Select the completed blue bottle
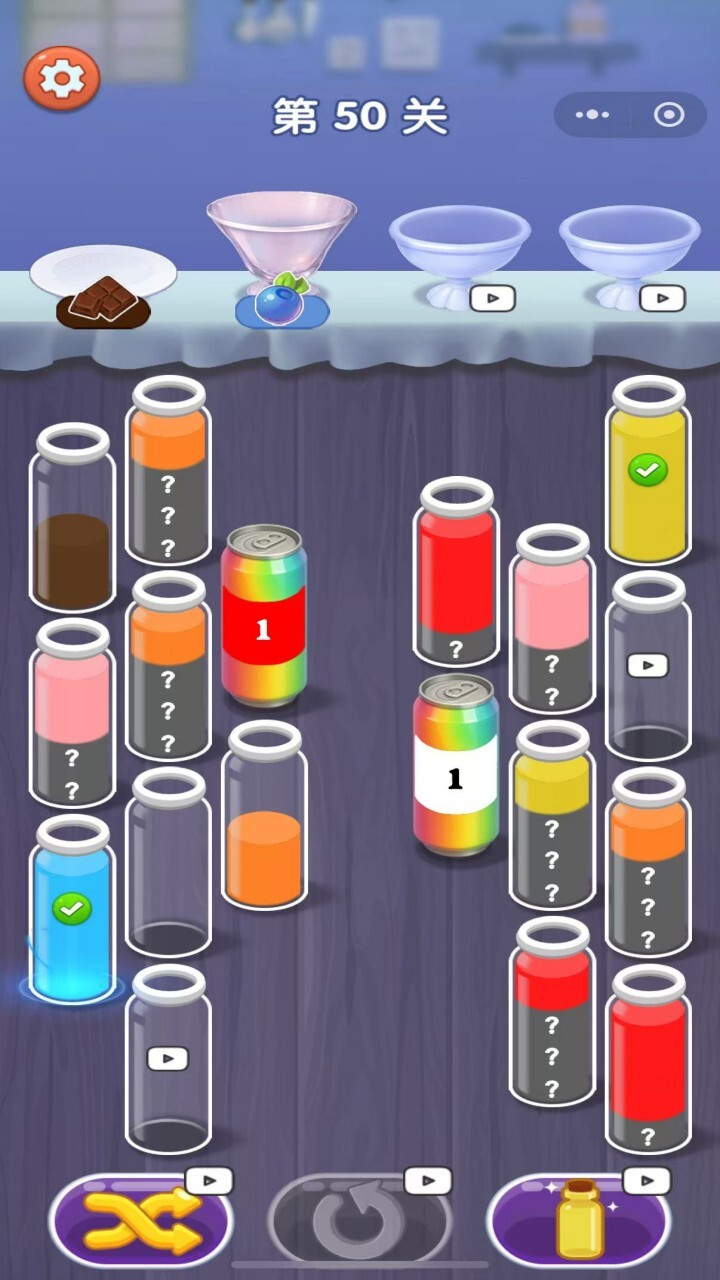 pos(71,910)
